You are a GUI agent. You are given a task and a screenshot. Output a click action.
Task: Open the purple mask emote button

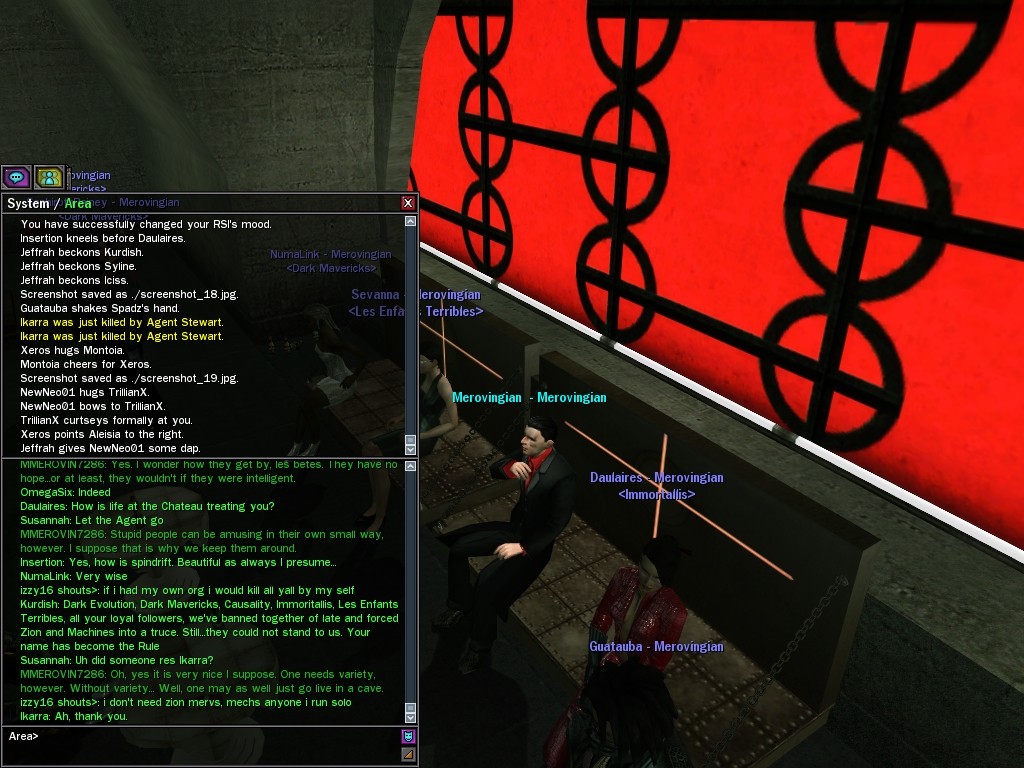coord(408,737)
